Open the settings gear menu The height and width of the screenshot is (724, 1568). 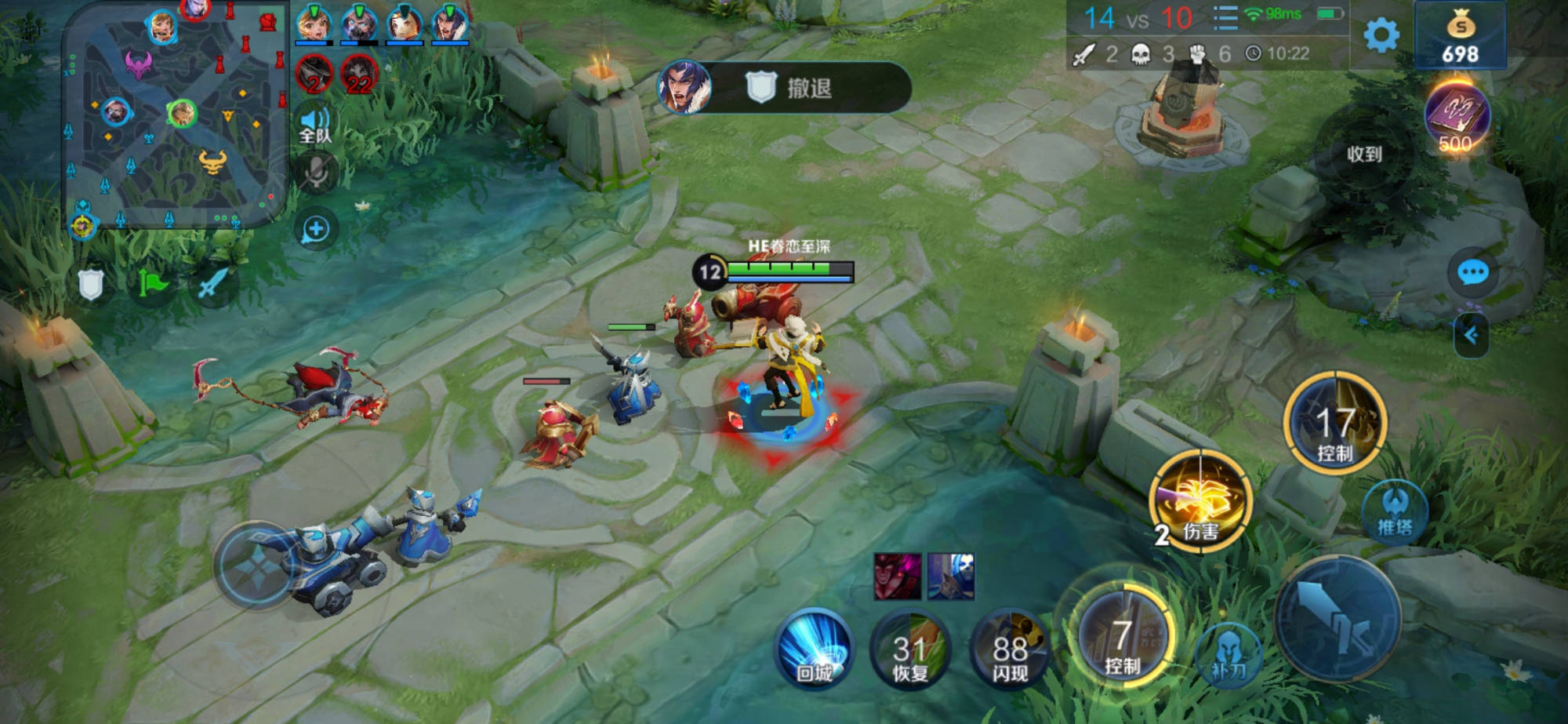[1381, 35]
